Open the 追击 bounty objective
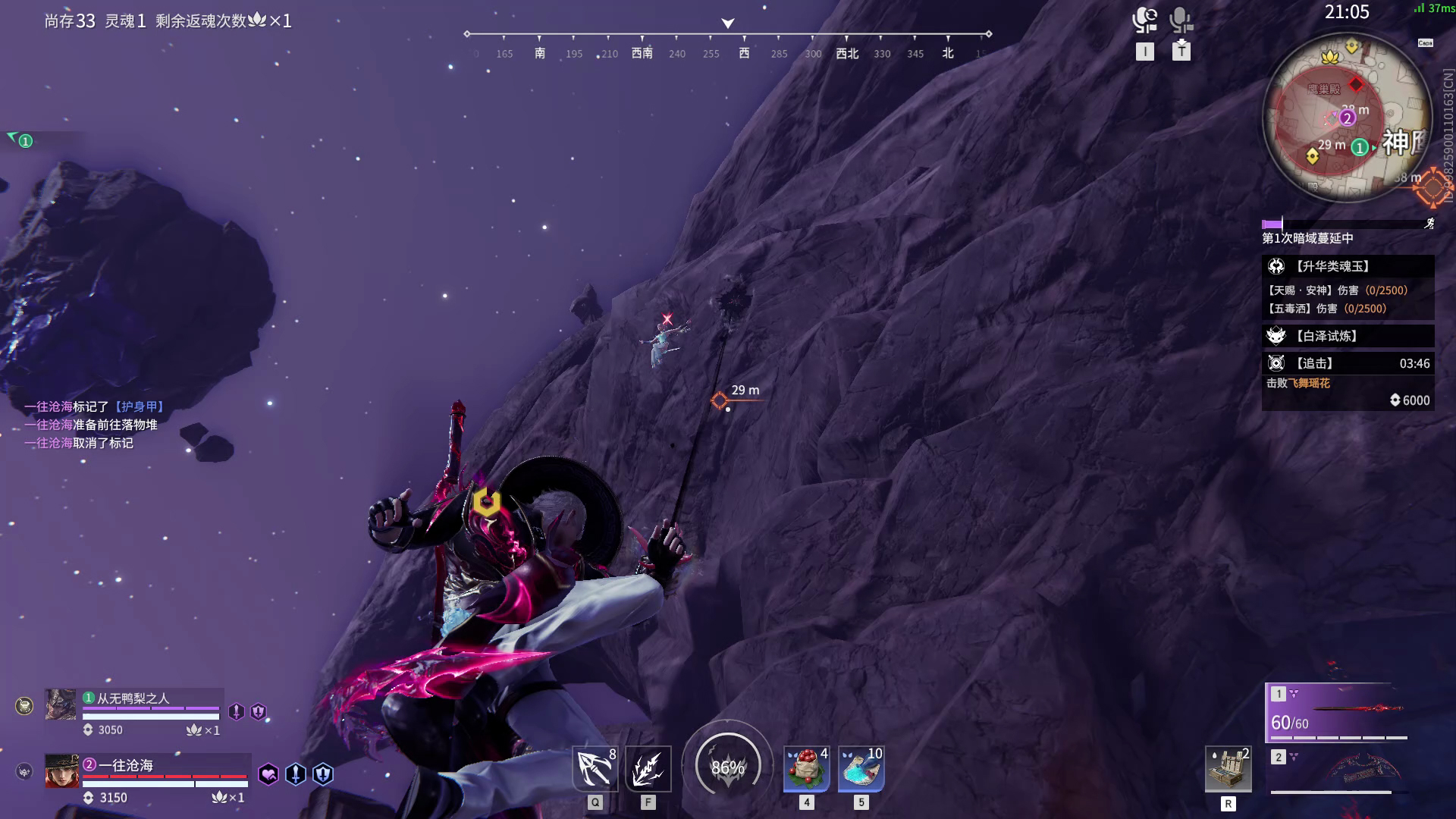The width and height of the screenshot is (1456, 819). (1348, 363)
